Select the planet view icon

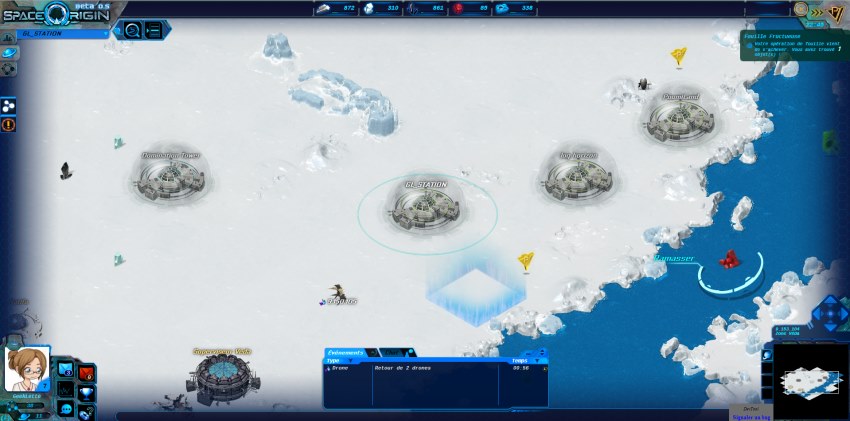9,52
